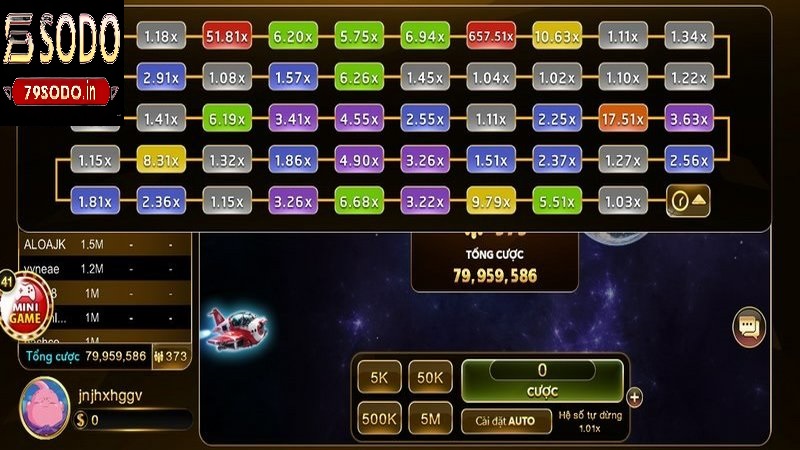
Task: View the orange 17.51x history tile
Action: [622, 119]
